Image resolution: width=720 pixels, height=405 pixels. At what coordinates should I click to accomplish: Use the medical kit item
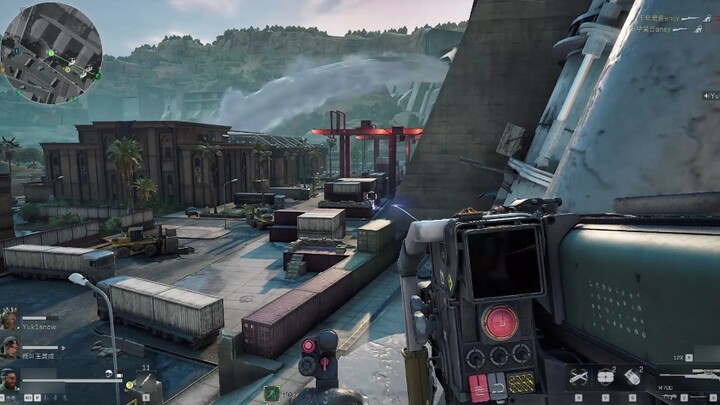(x=606, y=376)
